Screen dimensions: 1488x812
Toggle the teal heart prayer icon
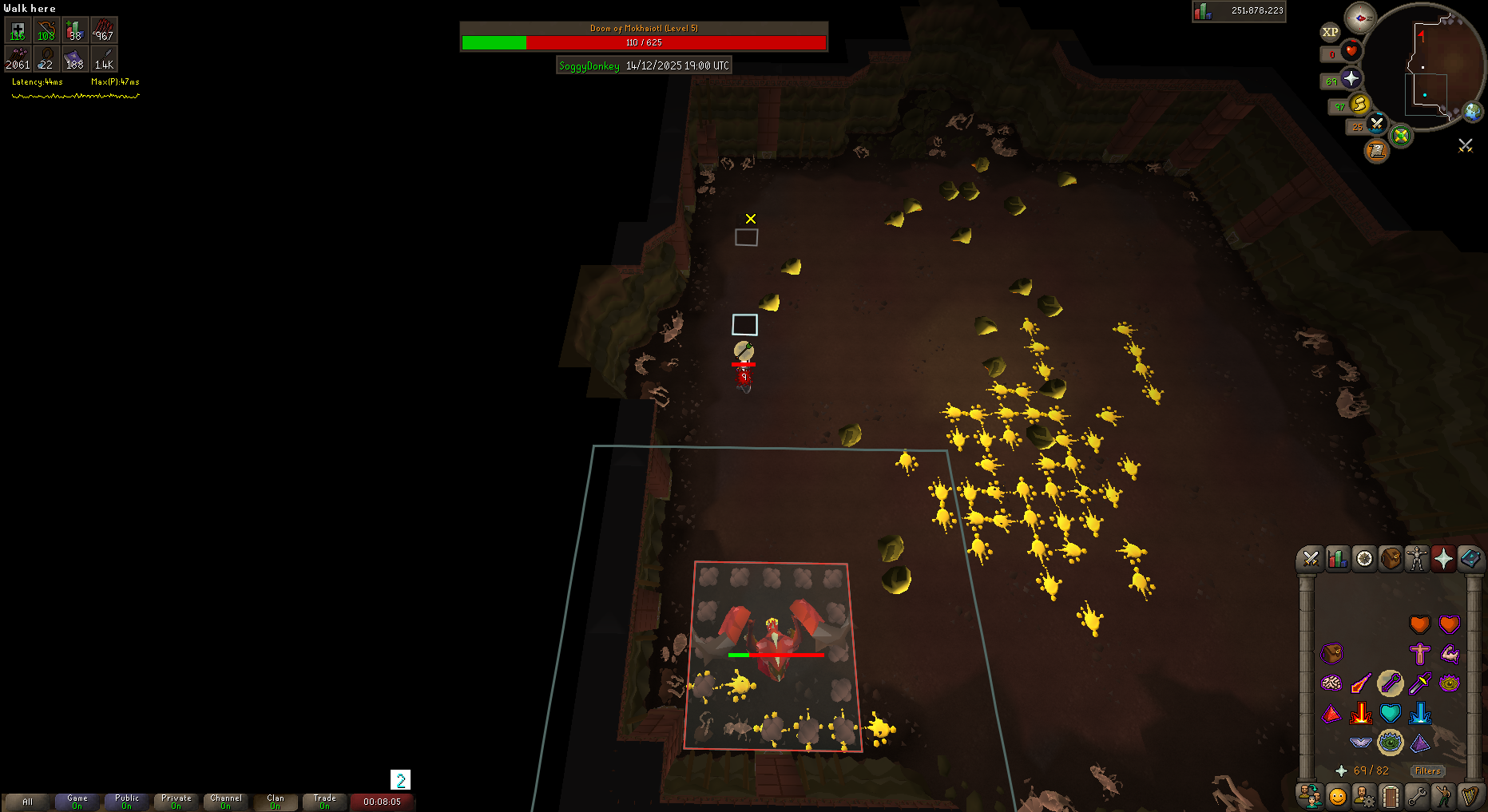click(x=1390, y=712)
